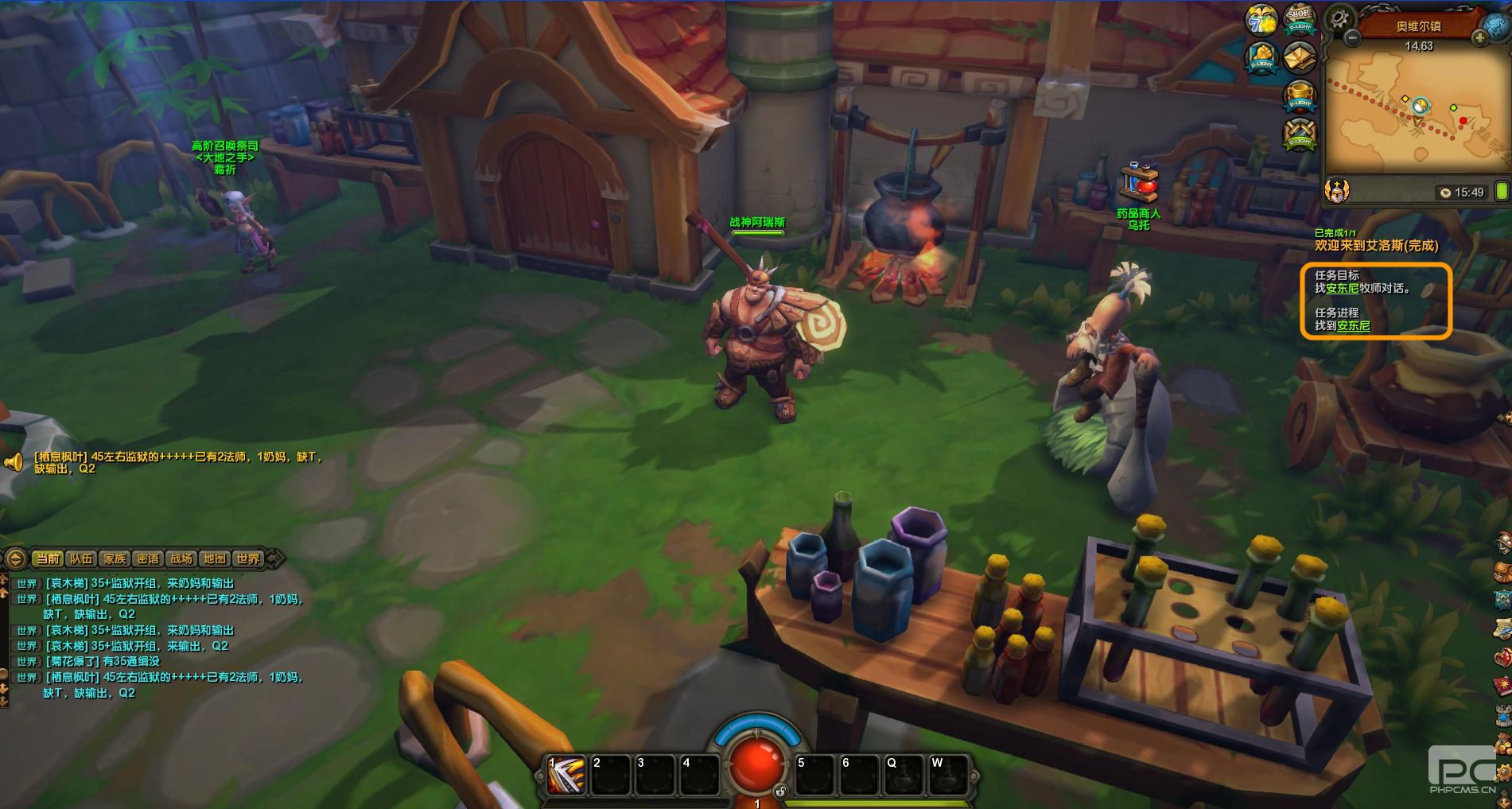
Task: Switch to the 家族 chat tab
Action: pos(115,558)
